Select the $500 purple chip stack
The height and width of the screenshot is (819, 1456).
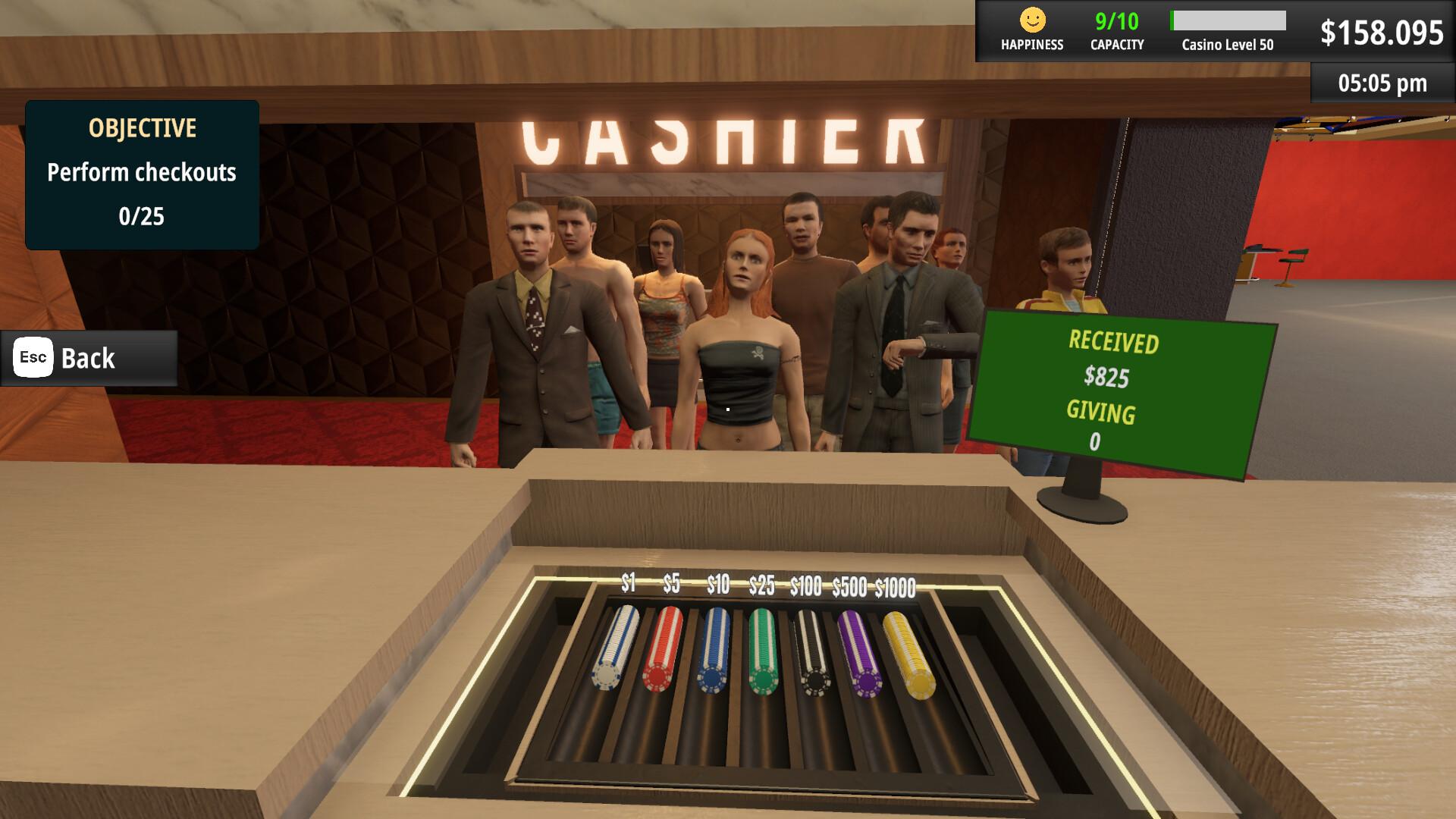[x=861, y=652]
